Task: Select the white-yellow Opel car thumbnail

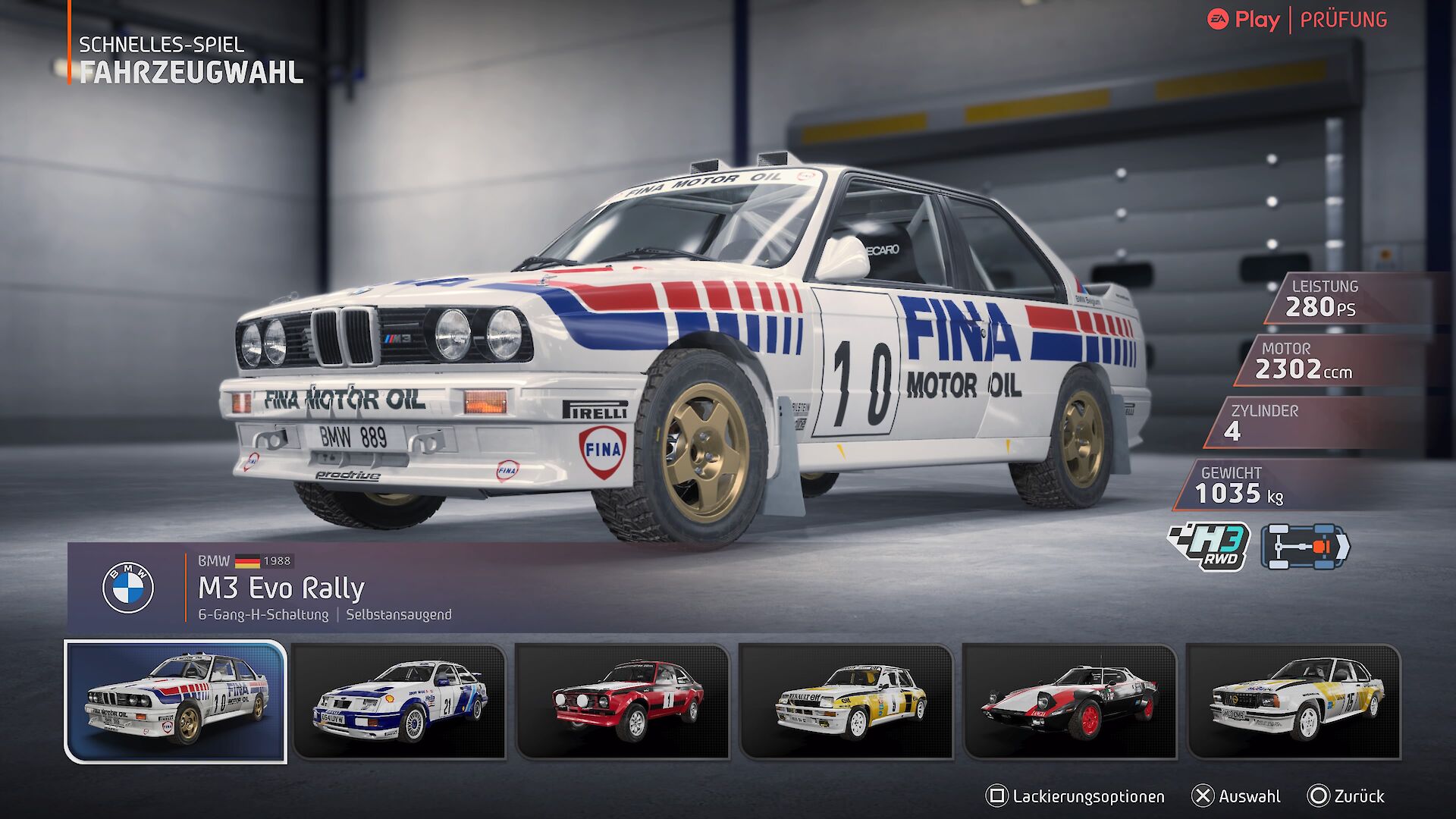Action: tap(1294, 701)
